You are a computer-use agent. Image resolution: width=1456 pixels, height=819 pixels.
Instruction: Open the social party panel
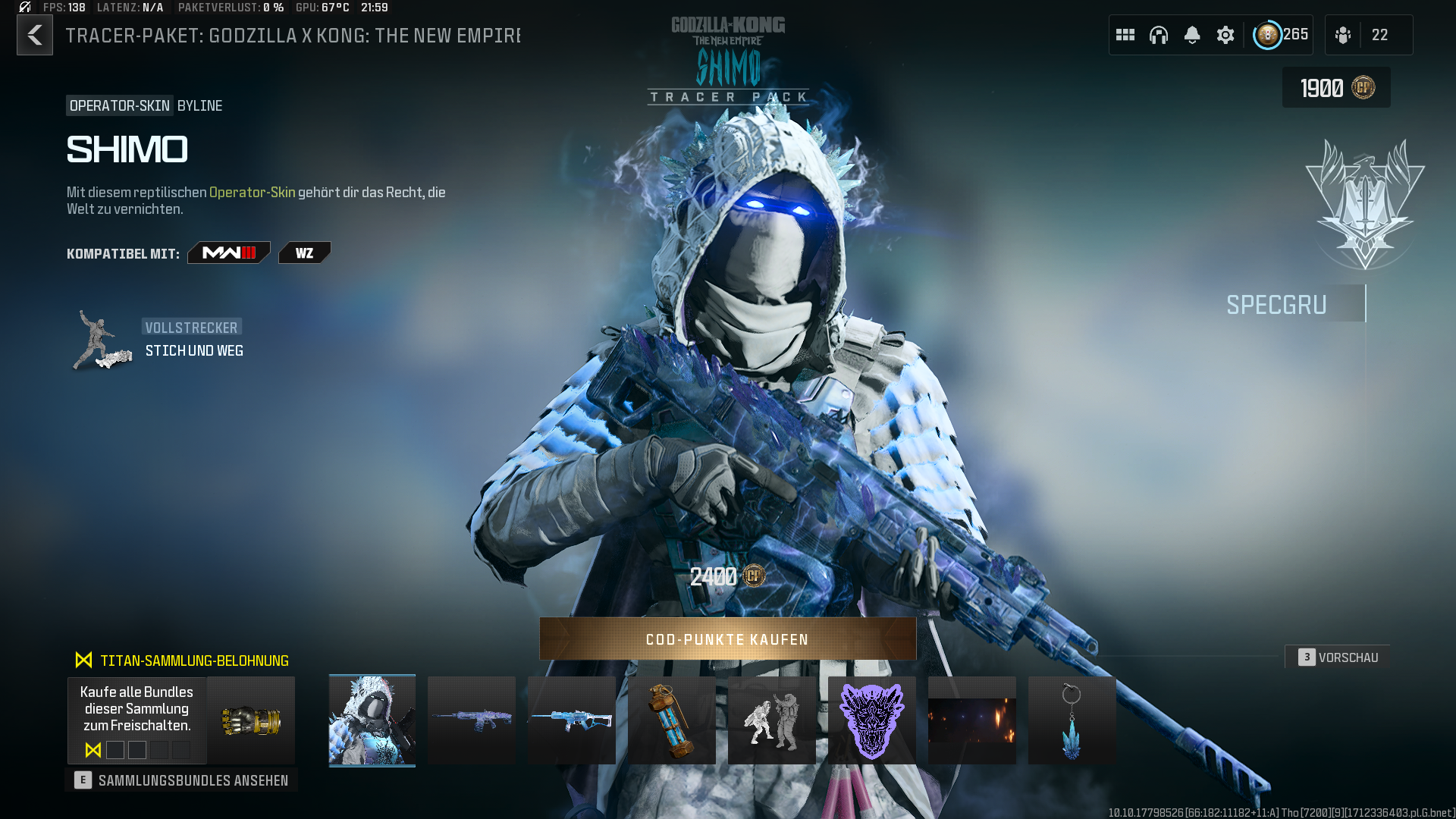1368,35
